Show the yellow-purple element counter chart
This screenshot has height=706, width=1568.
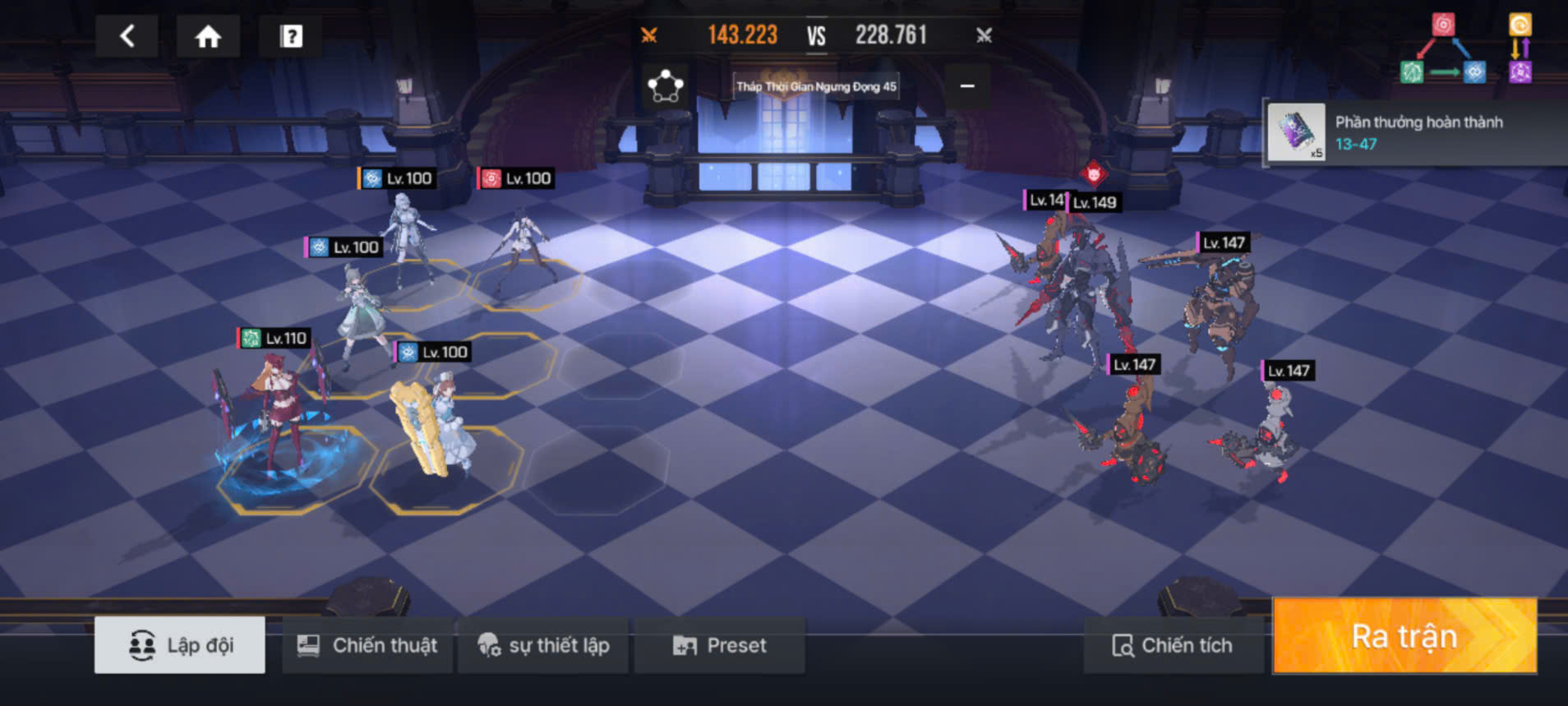point(1520,49)
